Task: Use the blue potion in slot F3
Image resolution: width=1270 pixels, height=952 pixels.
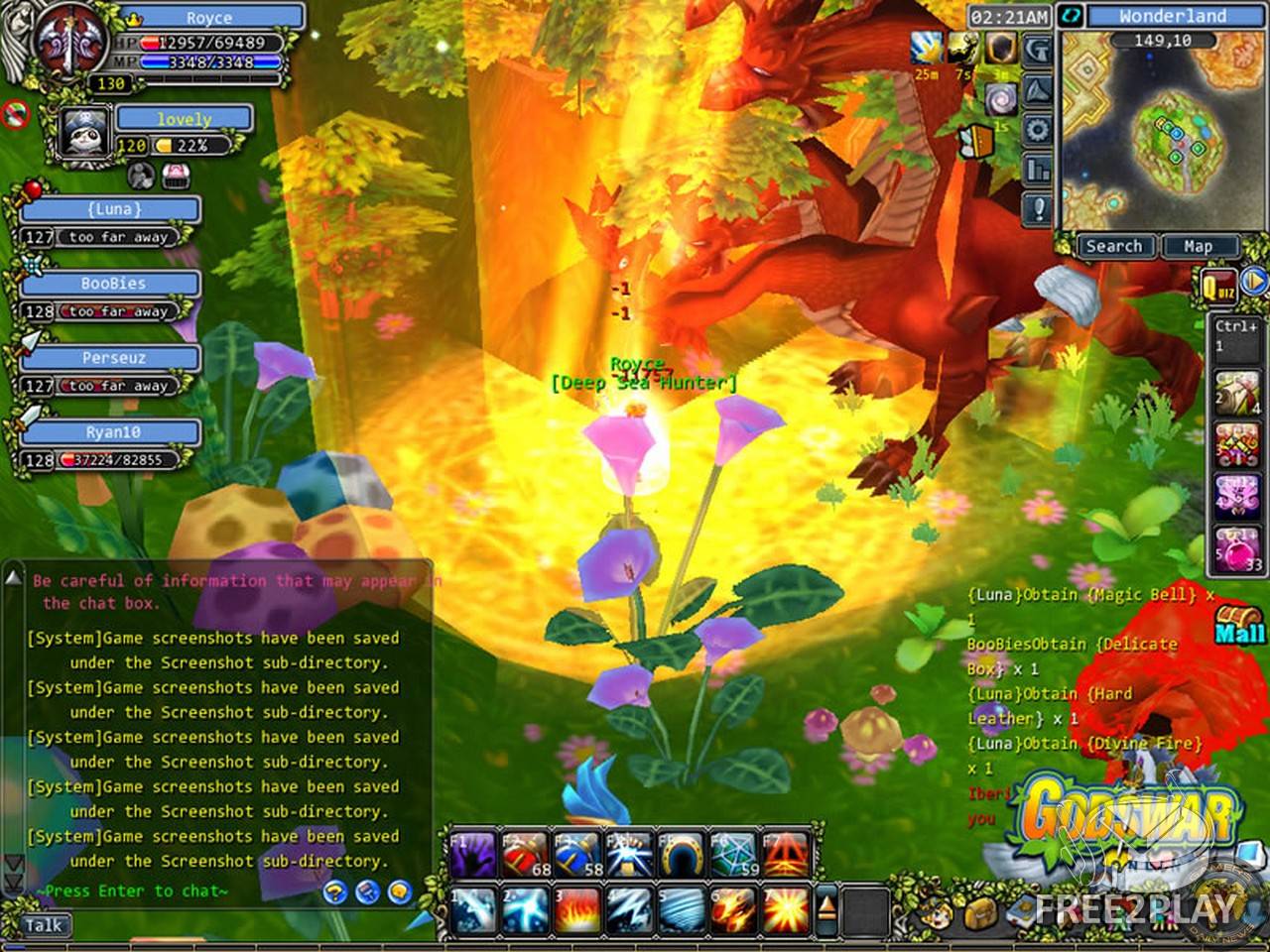Action: 578,856
